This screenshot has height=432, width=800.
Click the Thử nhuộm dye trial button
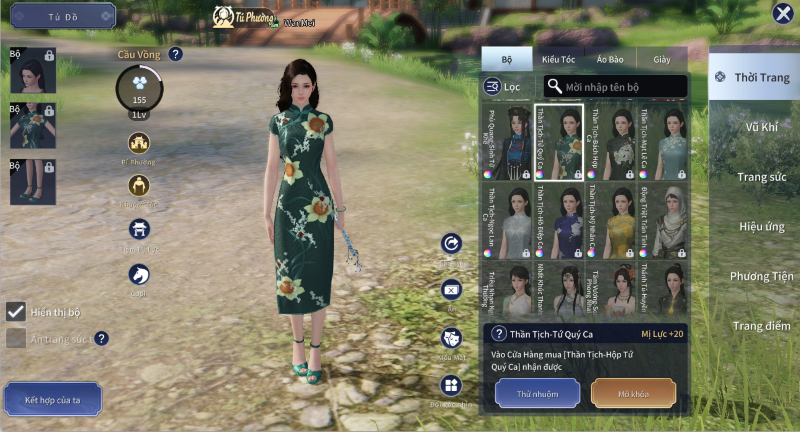coord(537,393)
